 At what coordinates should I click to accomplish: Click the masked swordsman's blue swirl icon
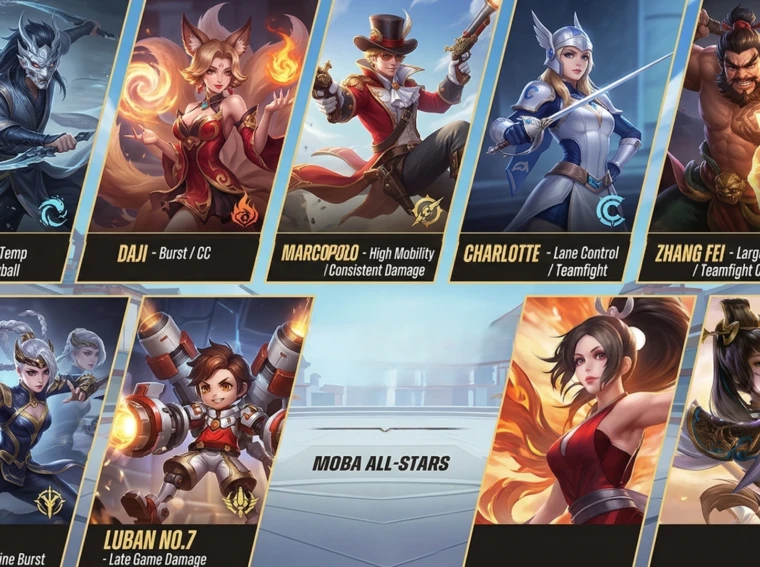51,212
